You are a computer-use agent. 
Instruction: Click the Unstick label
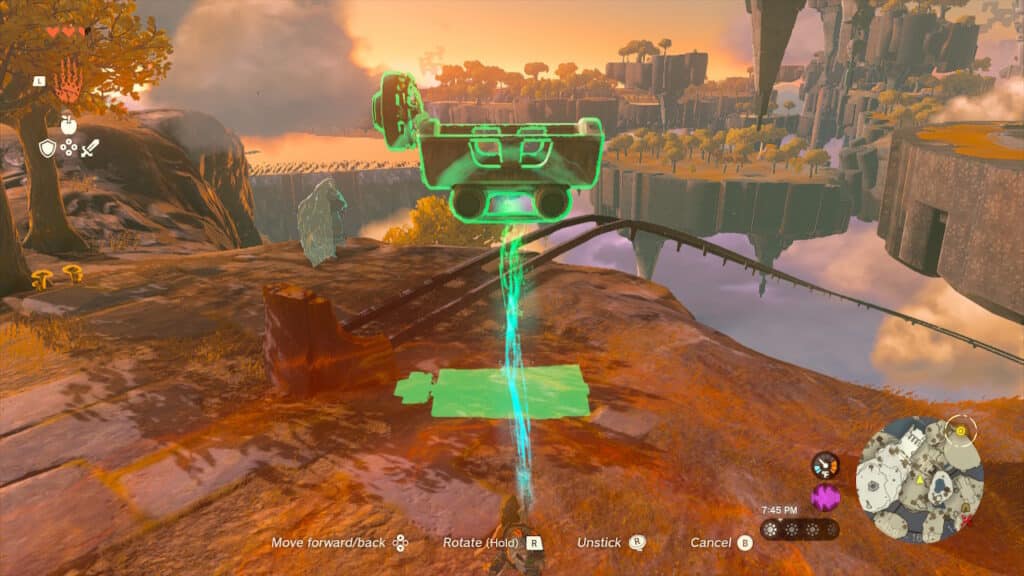tap(599, 543)
